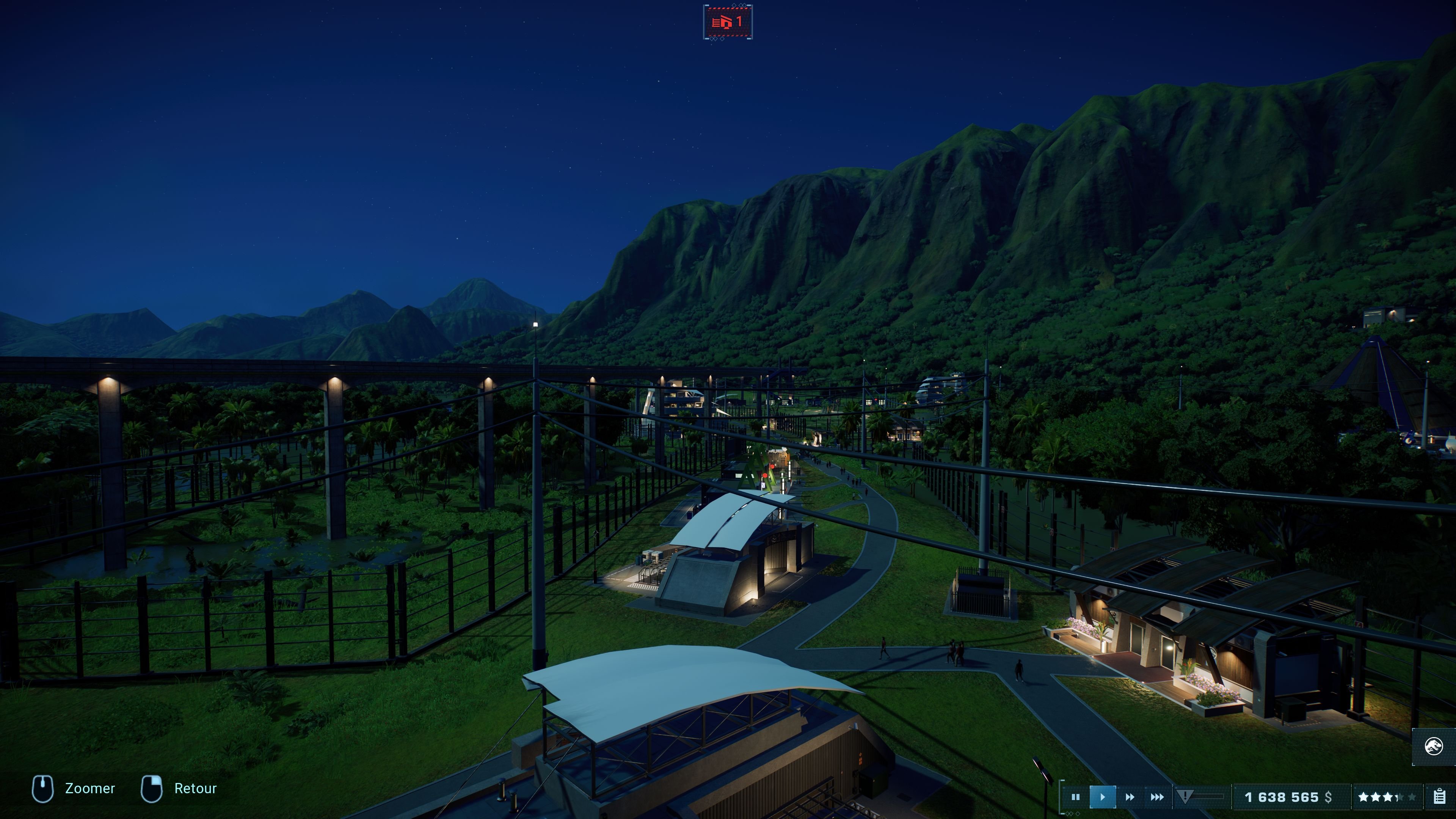Open the clipboard management panel
Image resolution: width=1456 pixels, height=819 pixels.
tap(1439, 797)
